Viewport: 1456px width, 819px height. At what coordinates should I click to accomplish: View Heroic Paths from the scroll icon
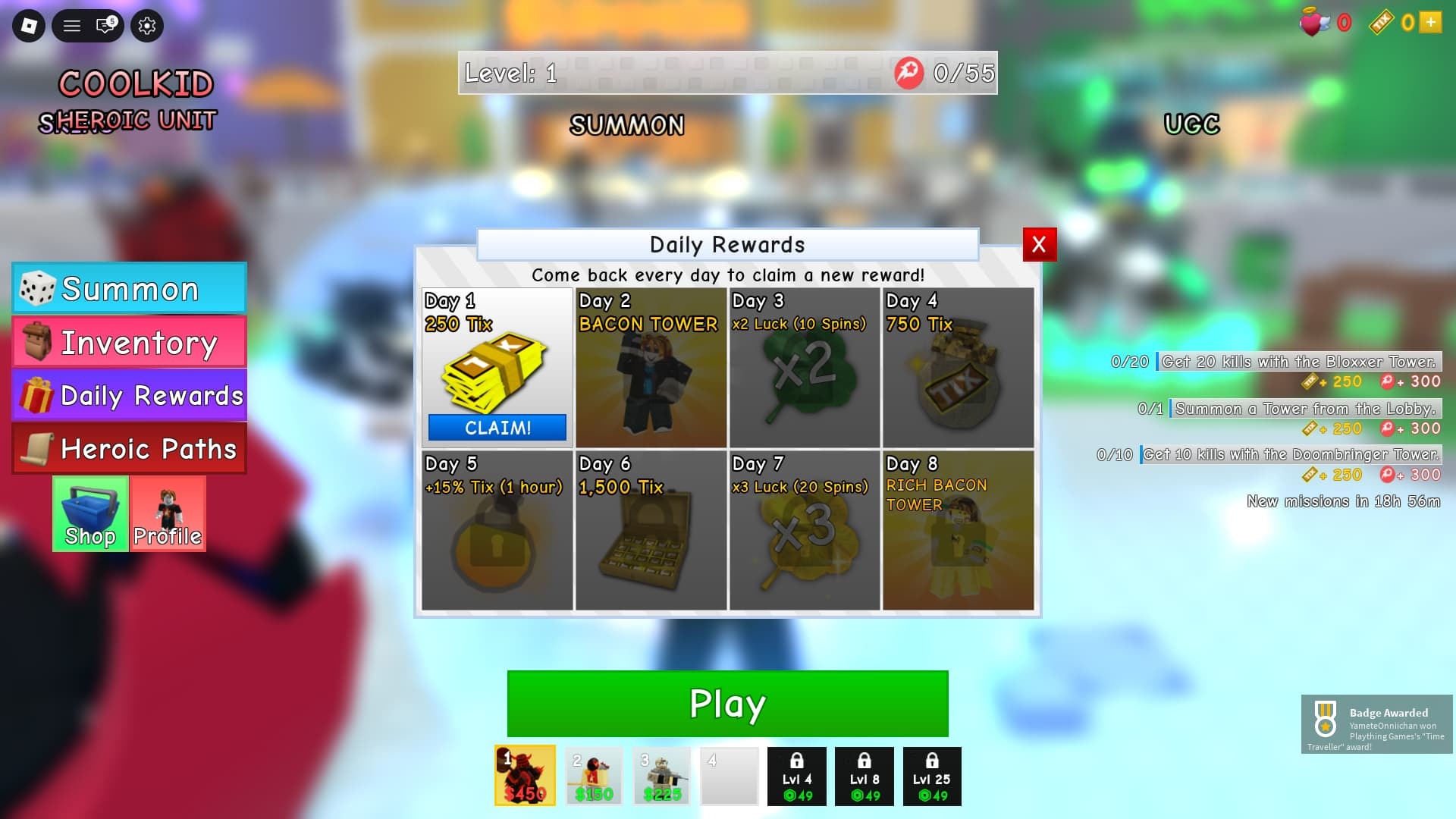click(x=129, y=448)
